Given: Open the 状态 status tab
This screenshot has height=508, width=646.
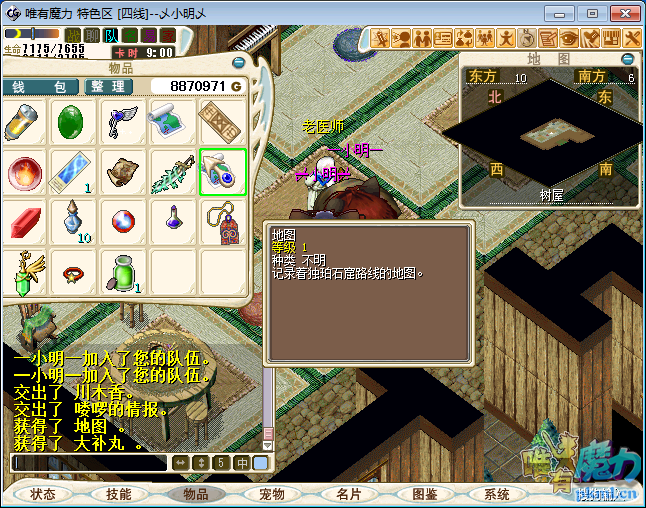Looking at the screenshot, I should click(x=43, y=494).
